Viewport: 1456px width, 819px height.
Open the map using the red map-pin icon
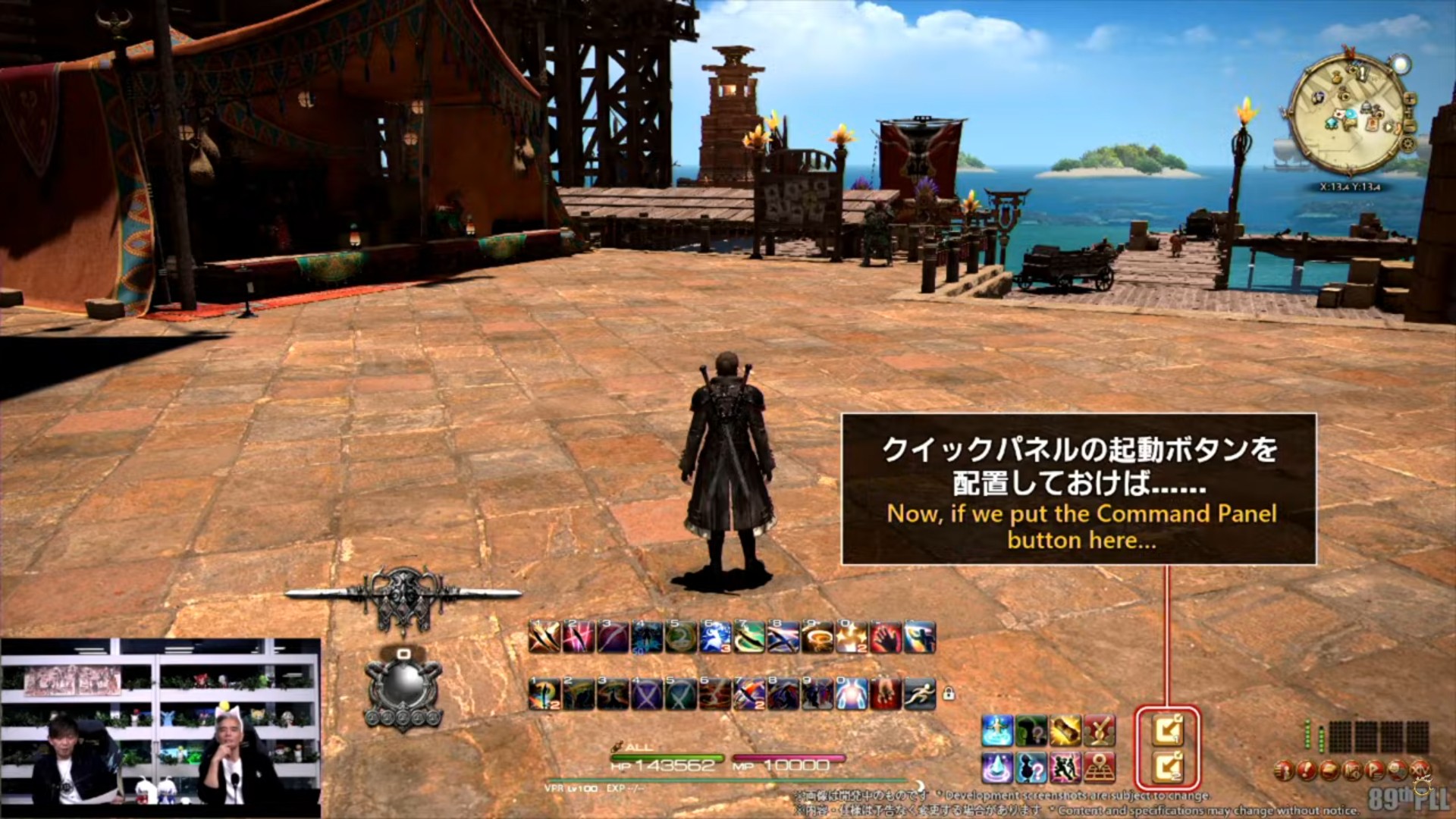(1099, 767)
